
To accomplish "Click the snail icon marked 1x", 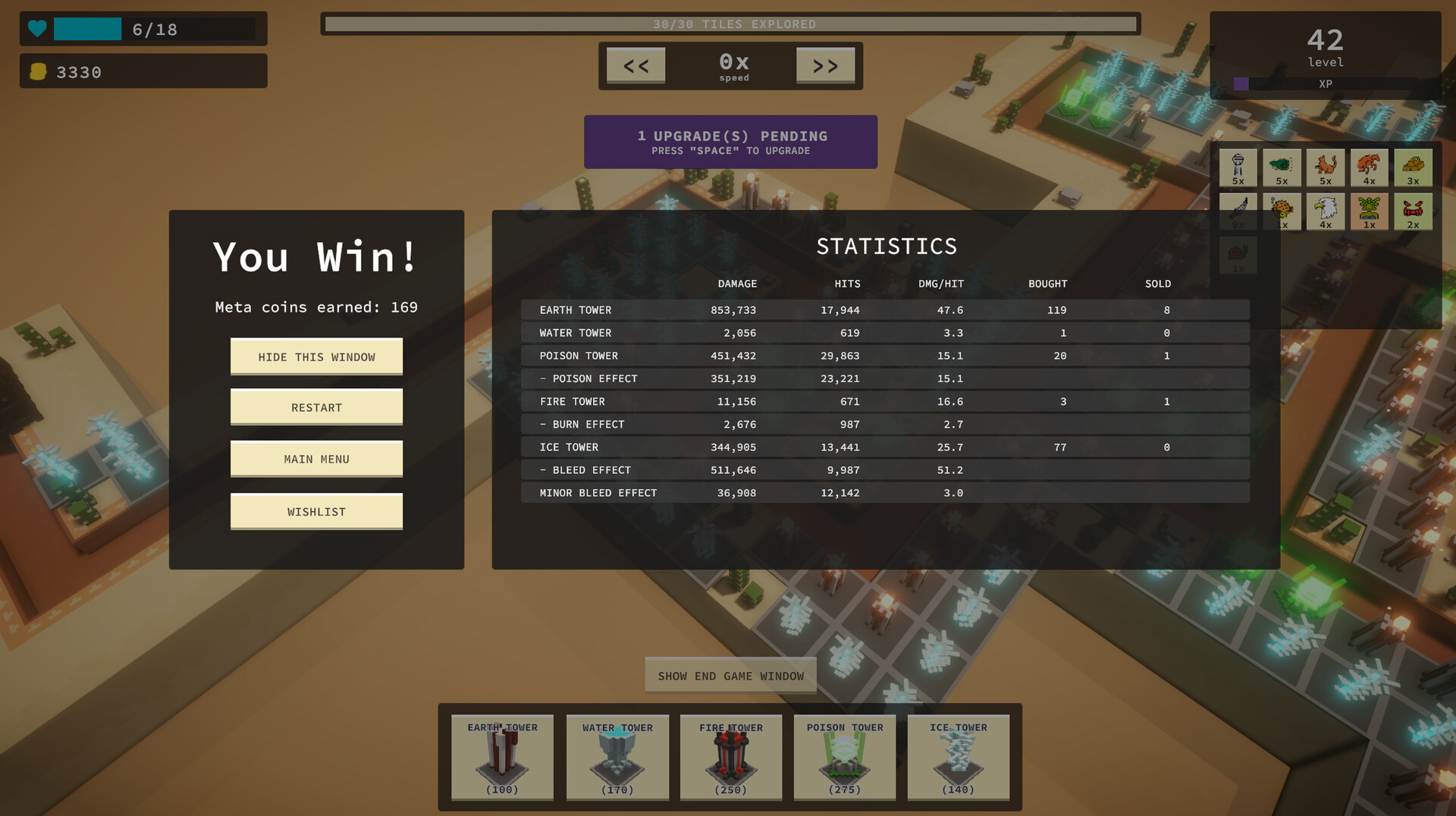I will 1238,256.
